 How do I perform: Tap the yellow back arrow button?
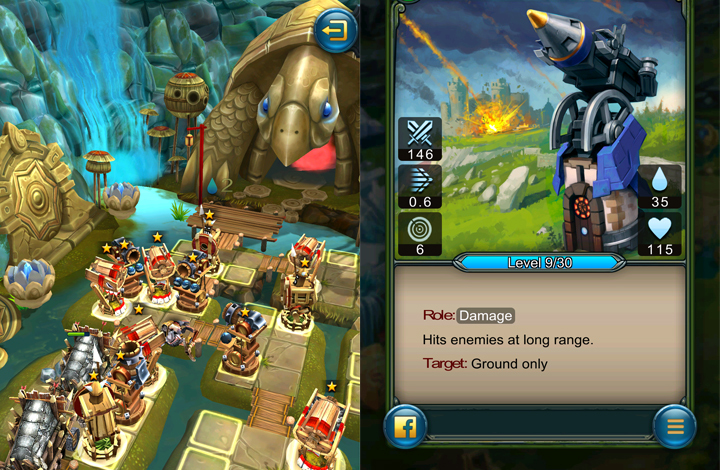point(336,32)
